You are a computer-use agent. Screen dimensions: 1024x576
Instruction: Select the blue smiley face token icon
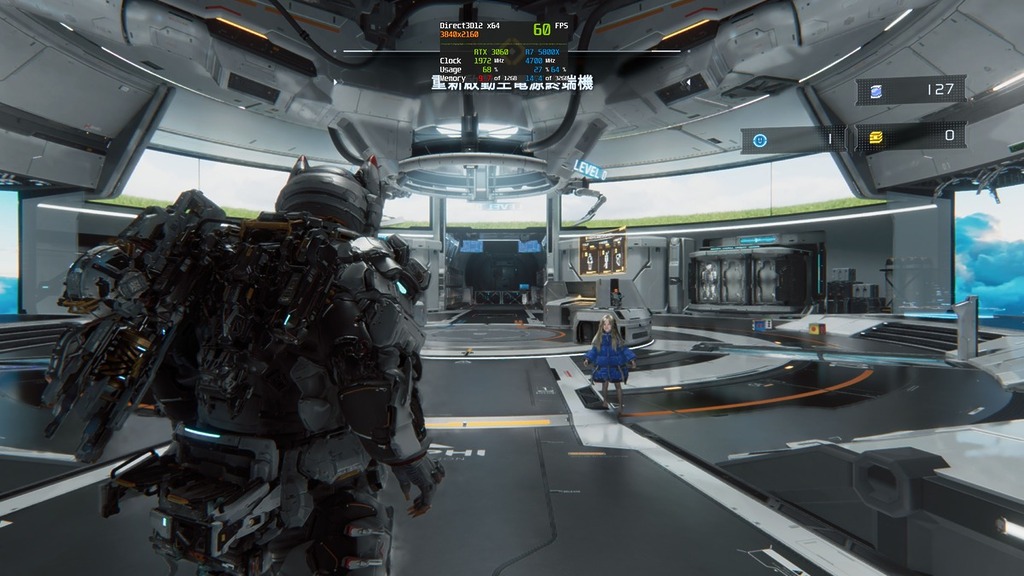(760, 140)
